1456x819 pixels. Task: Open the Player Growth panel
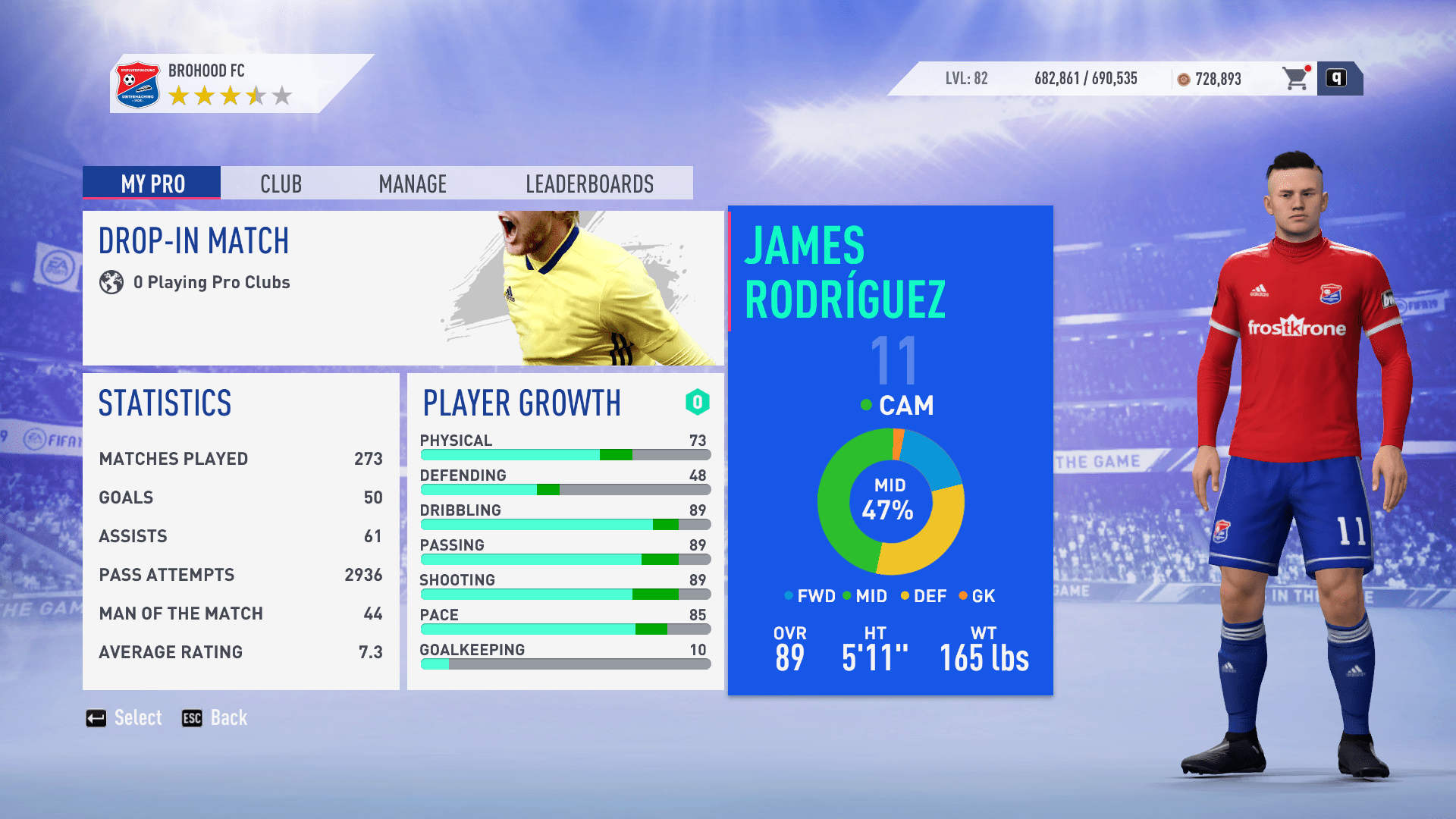(565, 531)
